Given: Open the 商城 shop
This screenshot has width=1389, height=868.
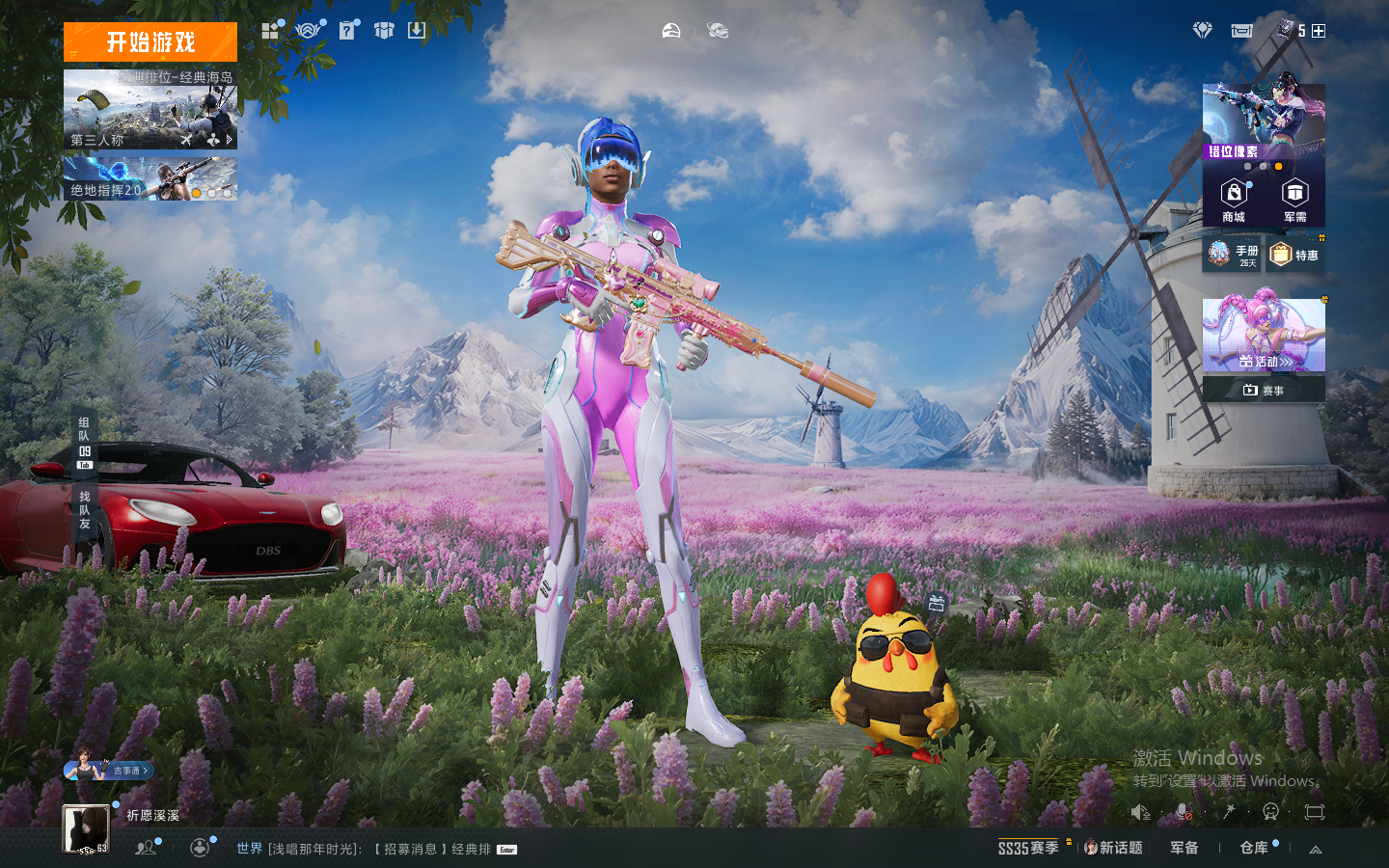Looking at the screenshot, I should (x=1234, y=200).
